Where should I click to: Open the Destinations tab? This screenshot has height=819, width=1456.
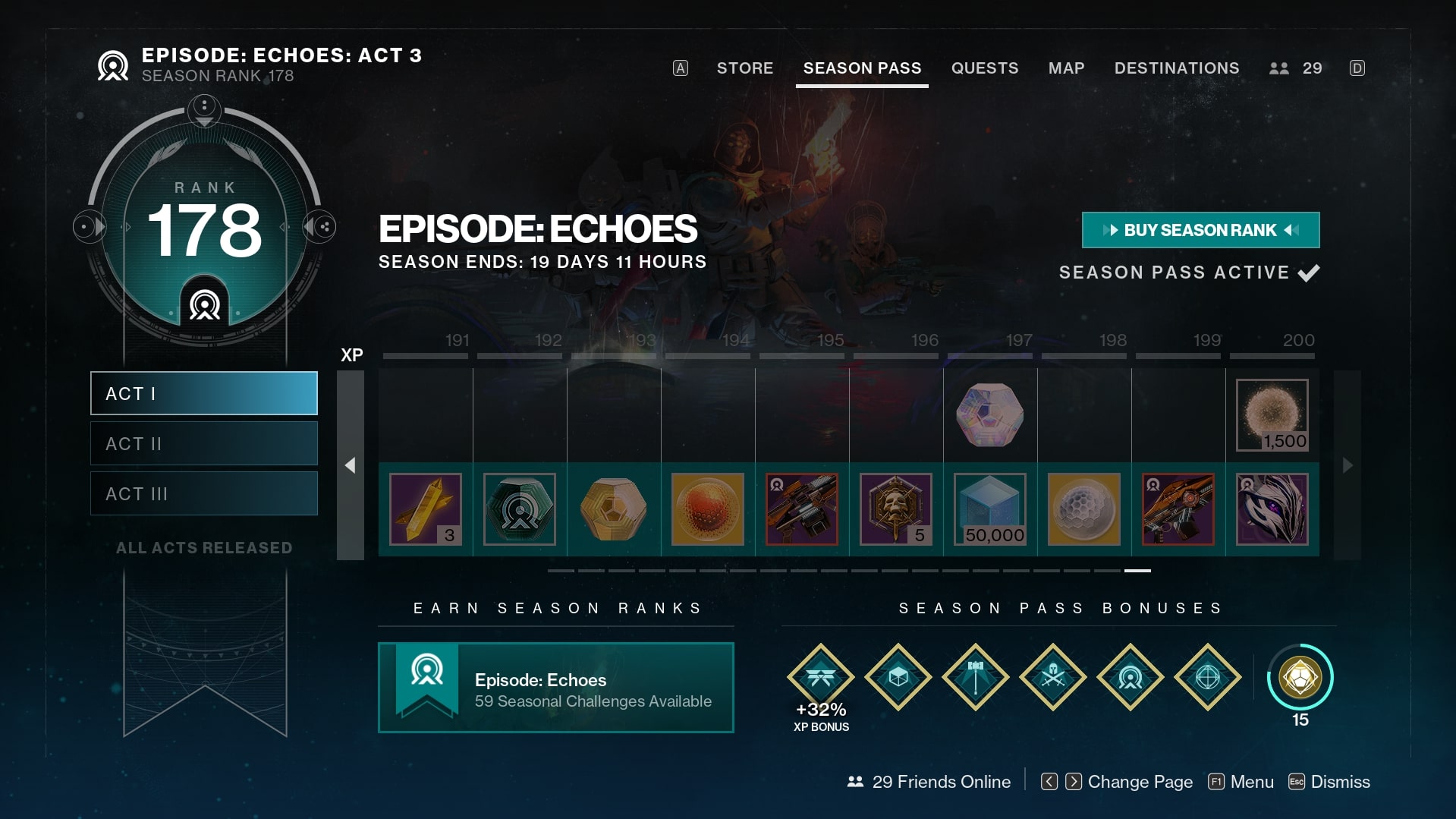tap(1176, 68)
